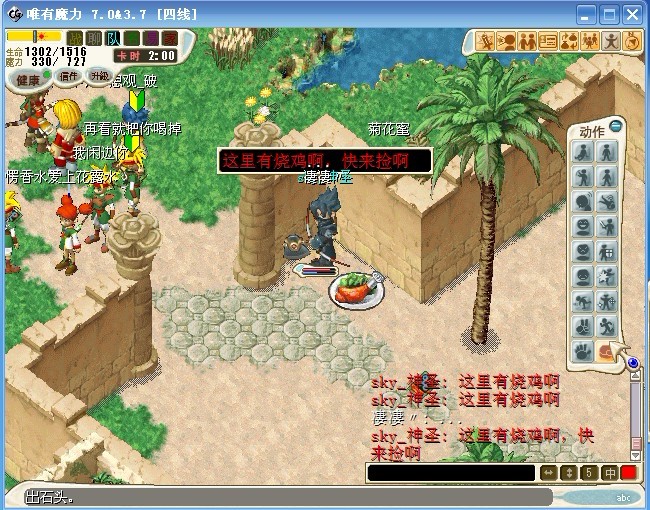Use the waving hand action

(x=583, y=351)
